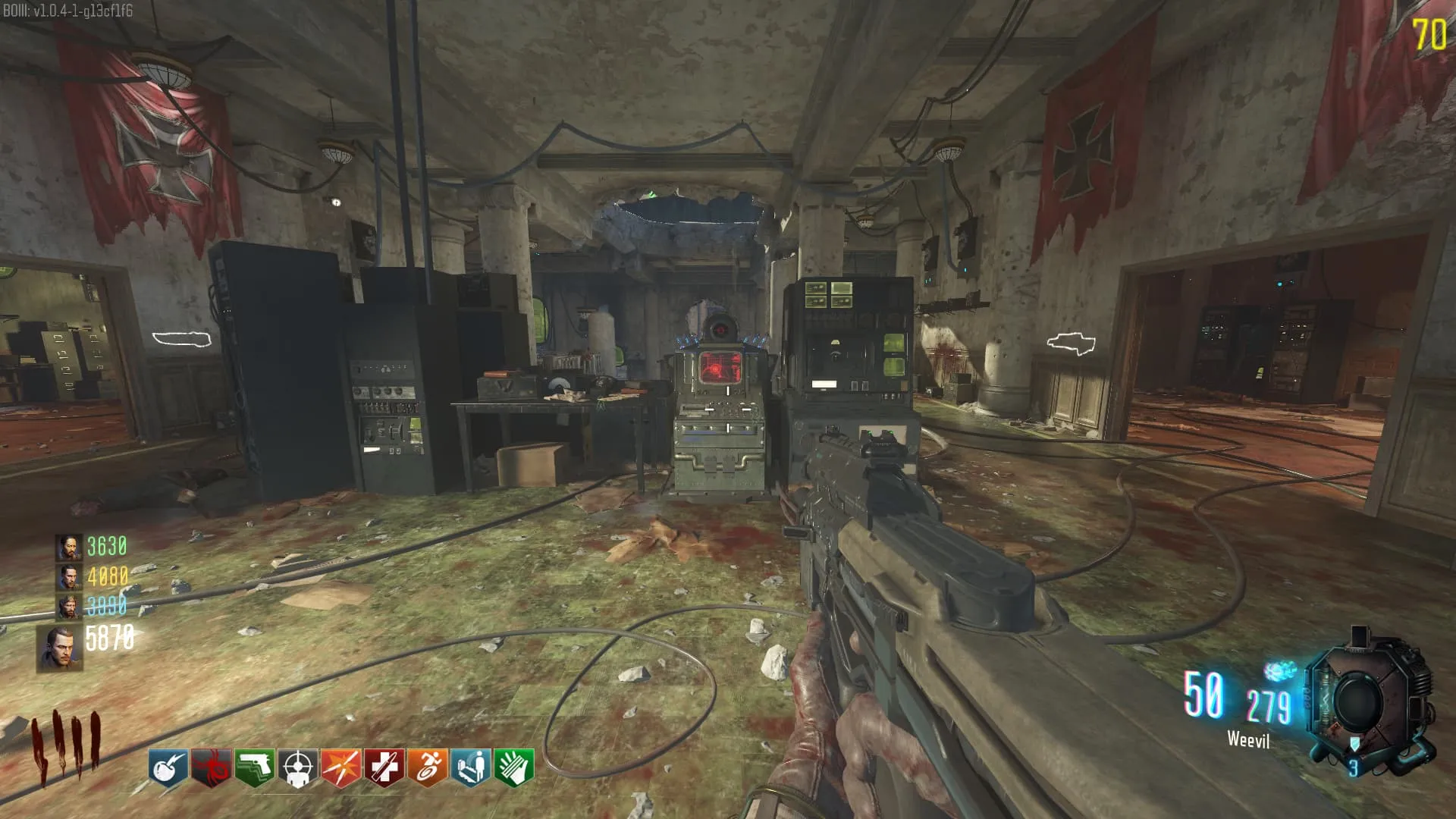Click the Stamin-Up running man perk
The height and width of the screenshot is (819, 1456).
point(428,768)
